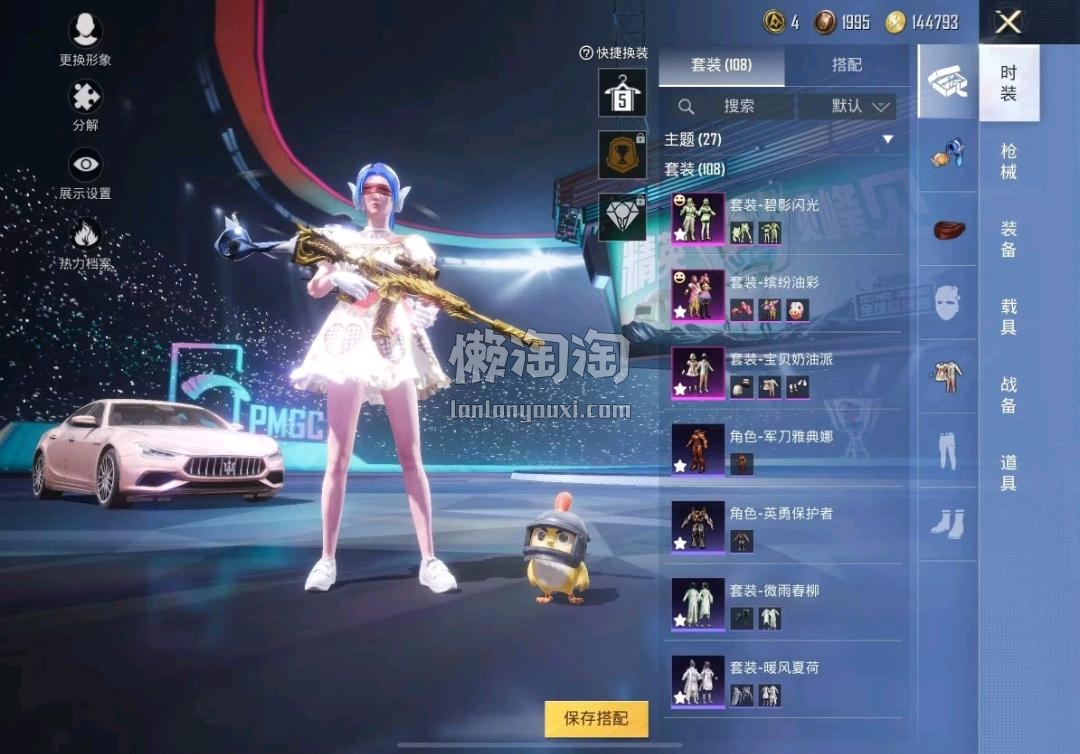Image resolution: width=1080 pixels, height=754 pixels.
Task: Switch to the 套装 (108) tab
Action: tap(721, 65)
